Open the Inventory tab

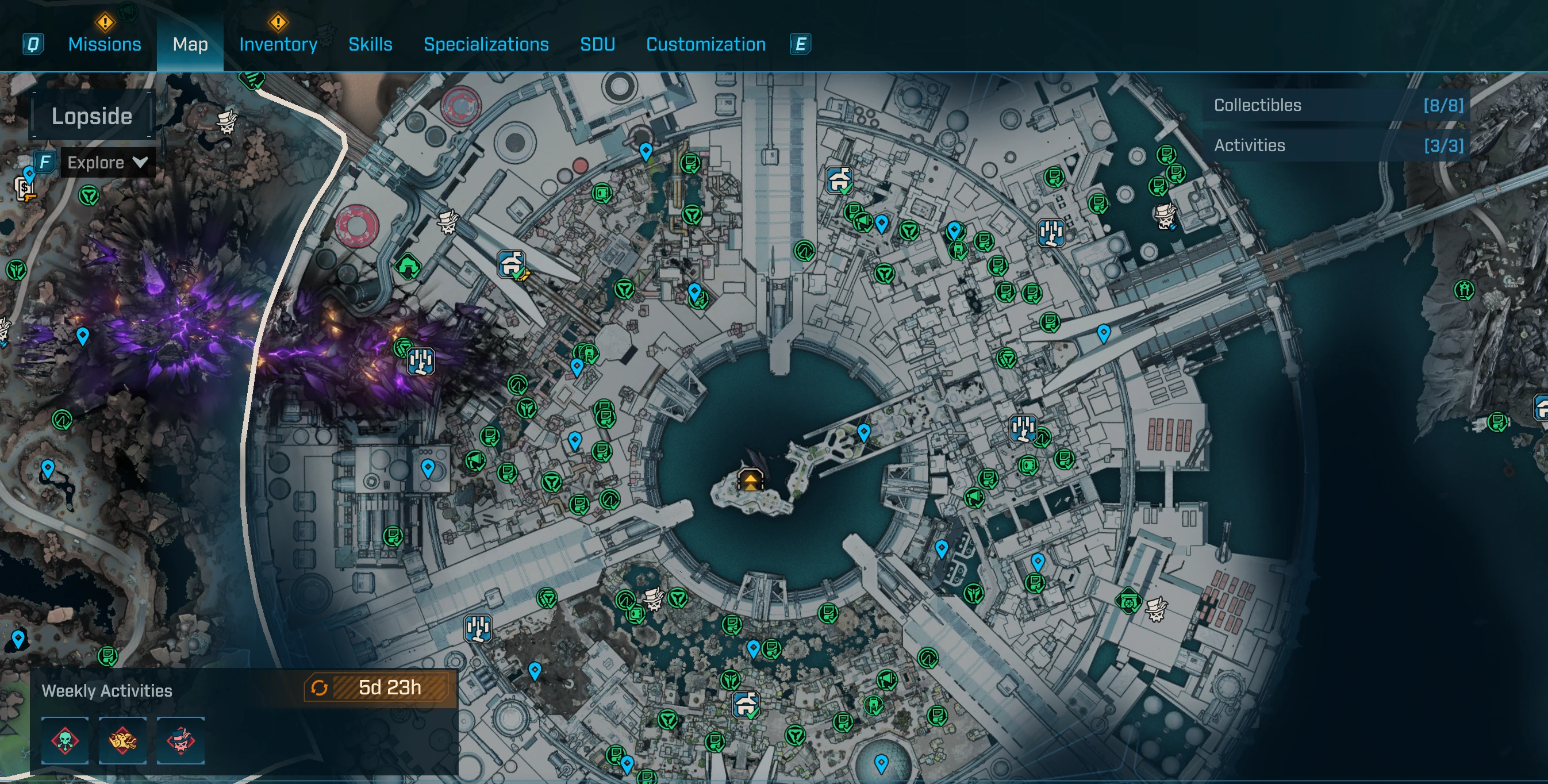[278, 44]
